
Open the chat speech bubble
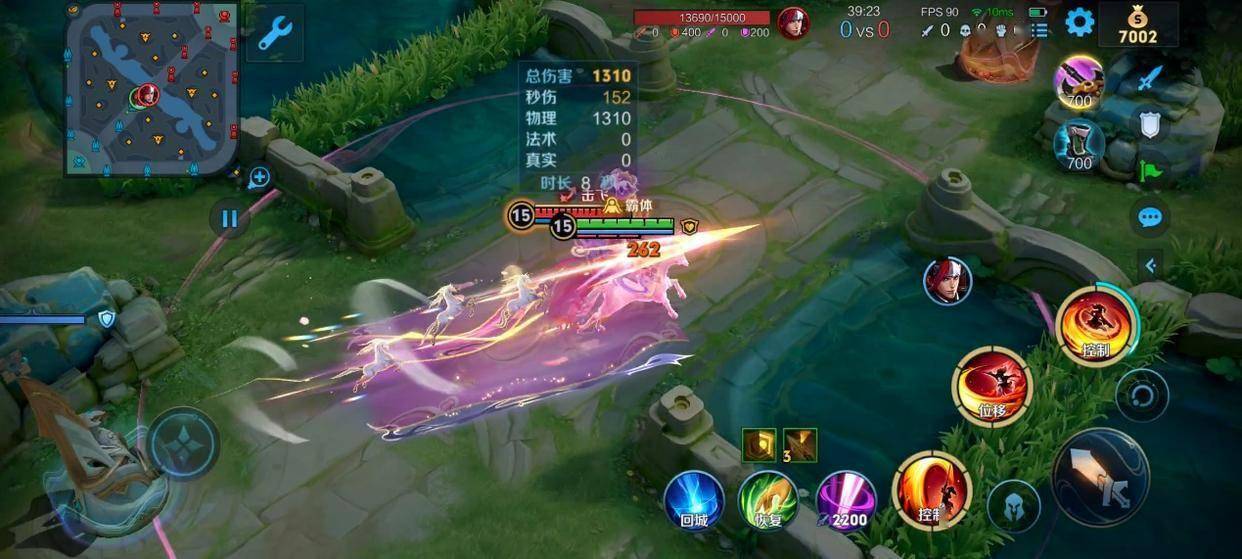(x=1150, y=217)
